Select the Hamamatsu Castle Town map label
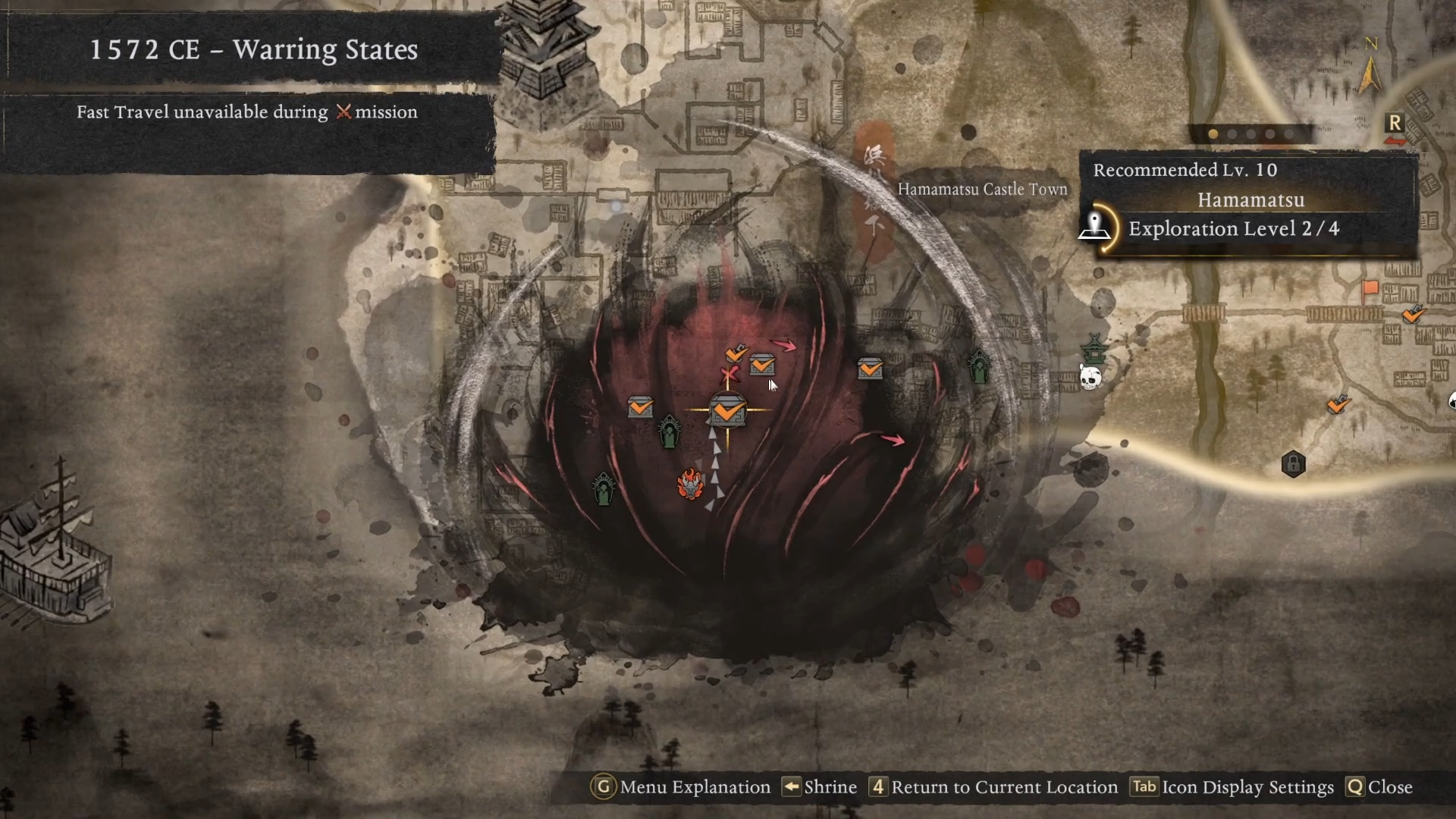The width and height of the screenshot is (1456, 819). (x=982, y=190)
